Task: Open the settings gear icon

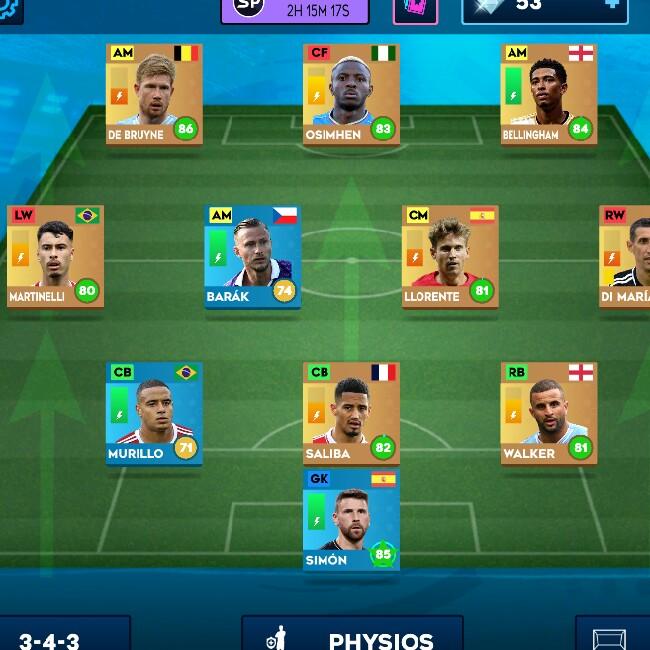Action: [8, 8]
